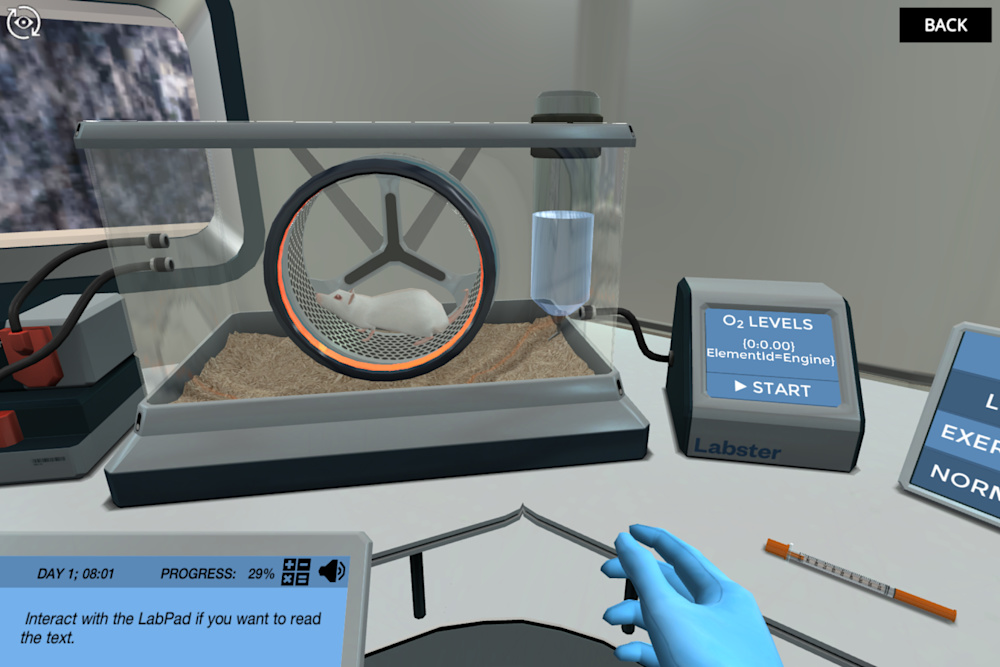The image size is (1000, 667).
Task: Click the BACK button
Action: (945, 25)
